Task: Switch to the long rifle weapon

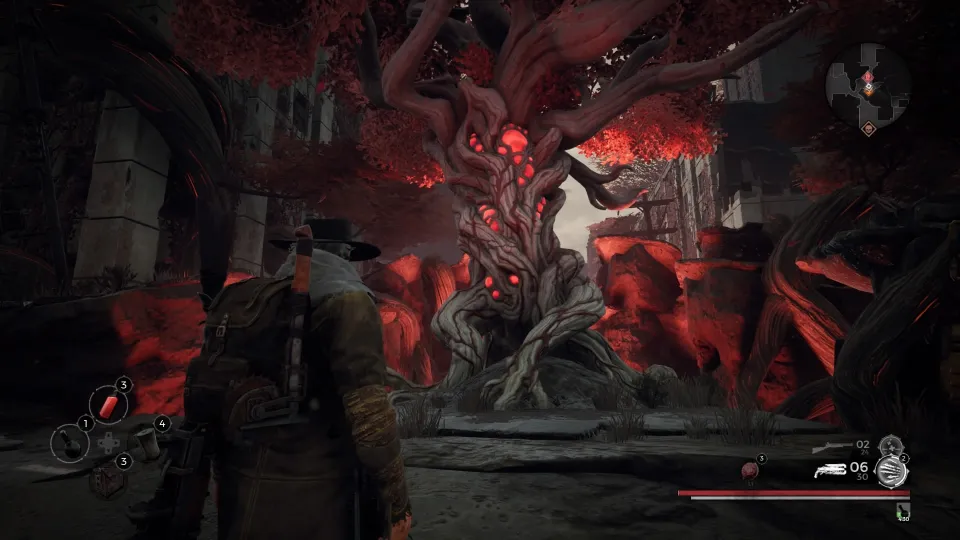Action: (831, 446)
